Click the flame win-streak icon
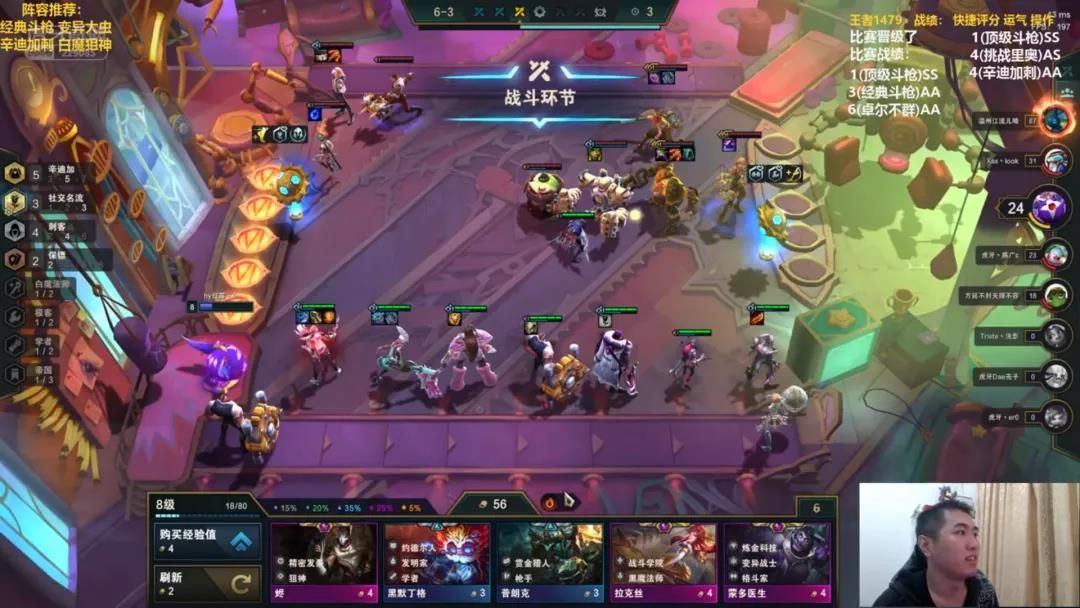Viewport: 1080px width, 608px height. click(x=549, y=502)
